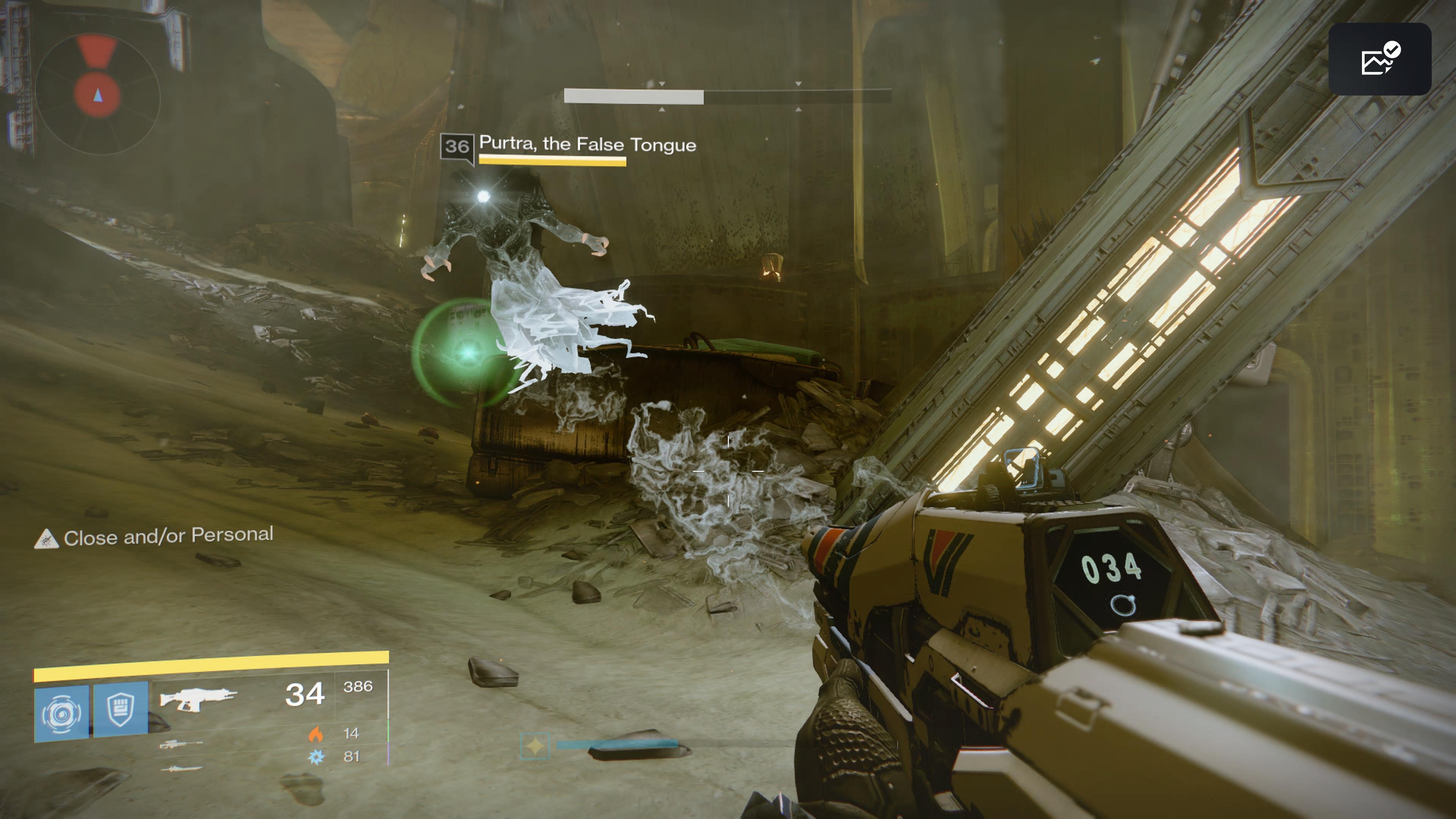Choose the sword heavy weapon icon
1456x819 pixels.
(x=181, y=769)
